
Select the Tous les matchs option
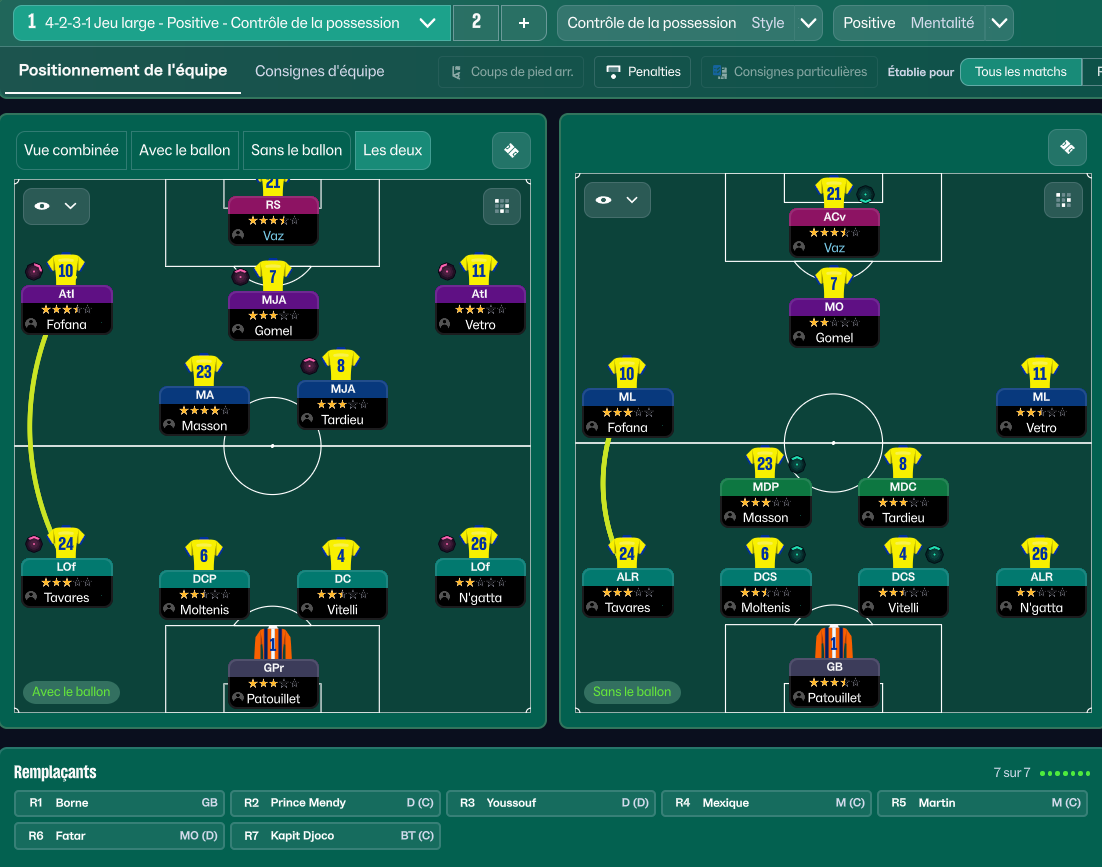click(1020, 72)
